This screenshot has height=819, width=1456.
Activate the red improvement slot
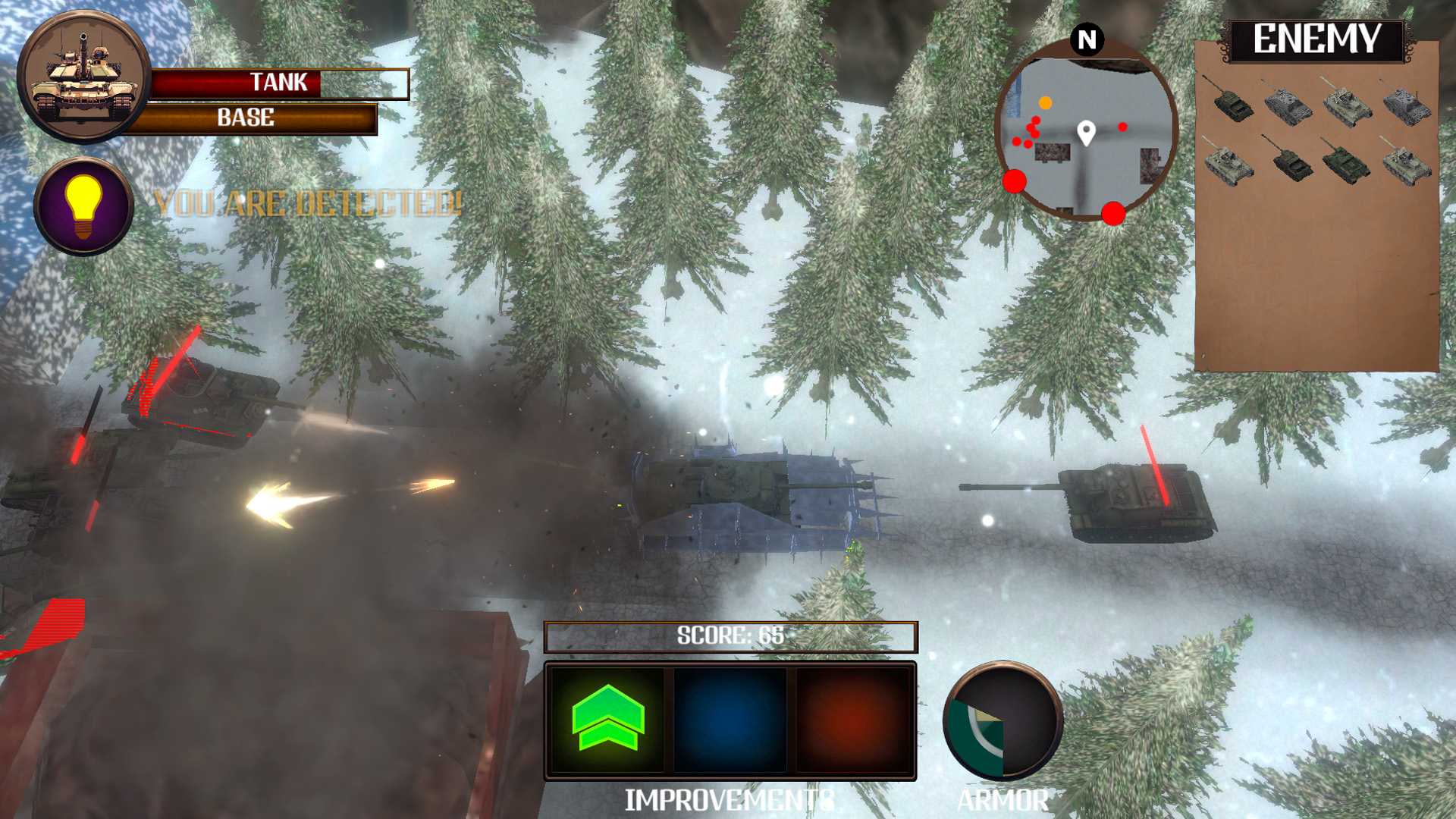click(852, 719)
